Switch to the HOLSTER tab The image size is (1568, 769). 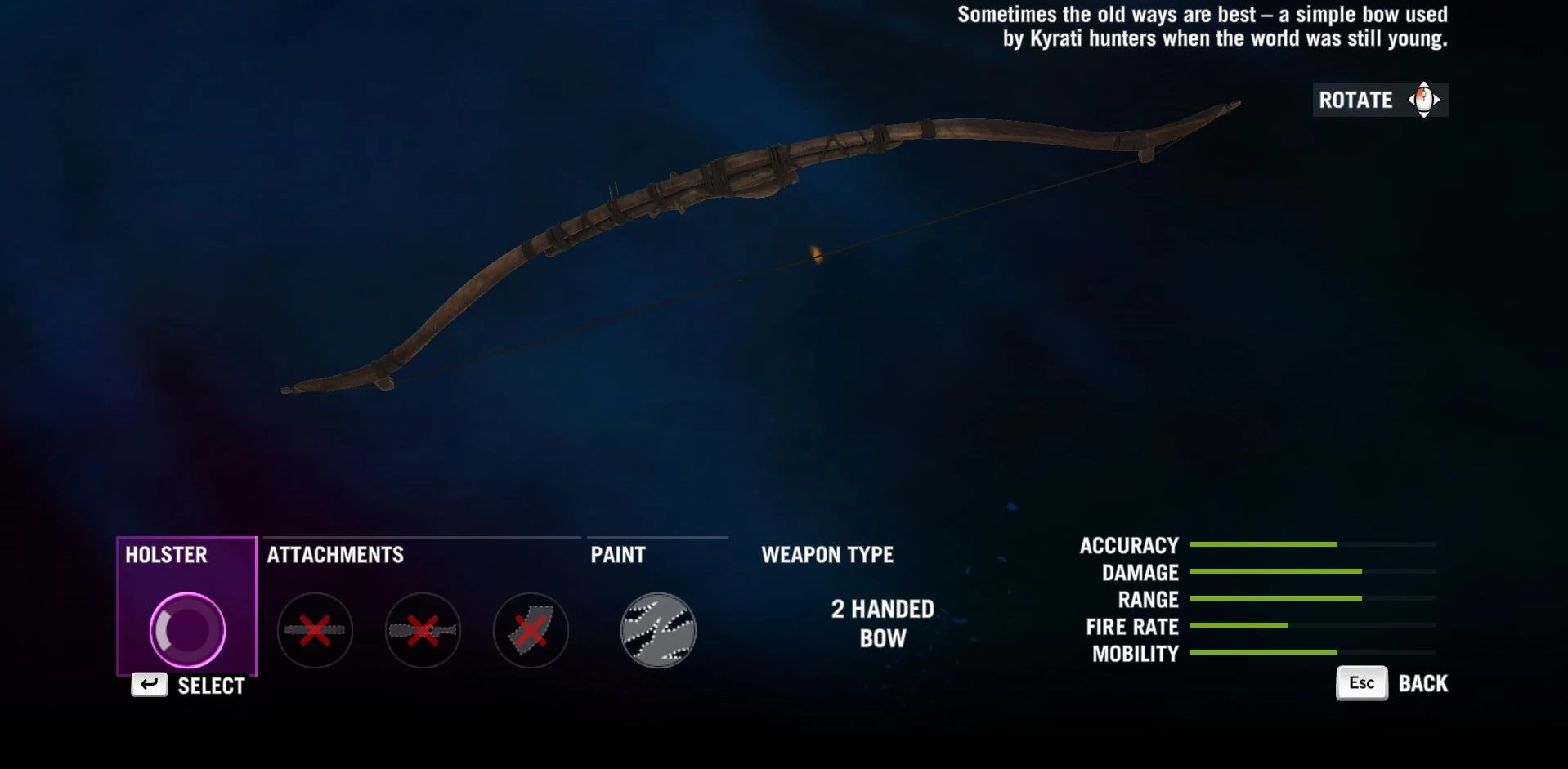166,555
